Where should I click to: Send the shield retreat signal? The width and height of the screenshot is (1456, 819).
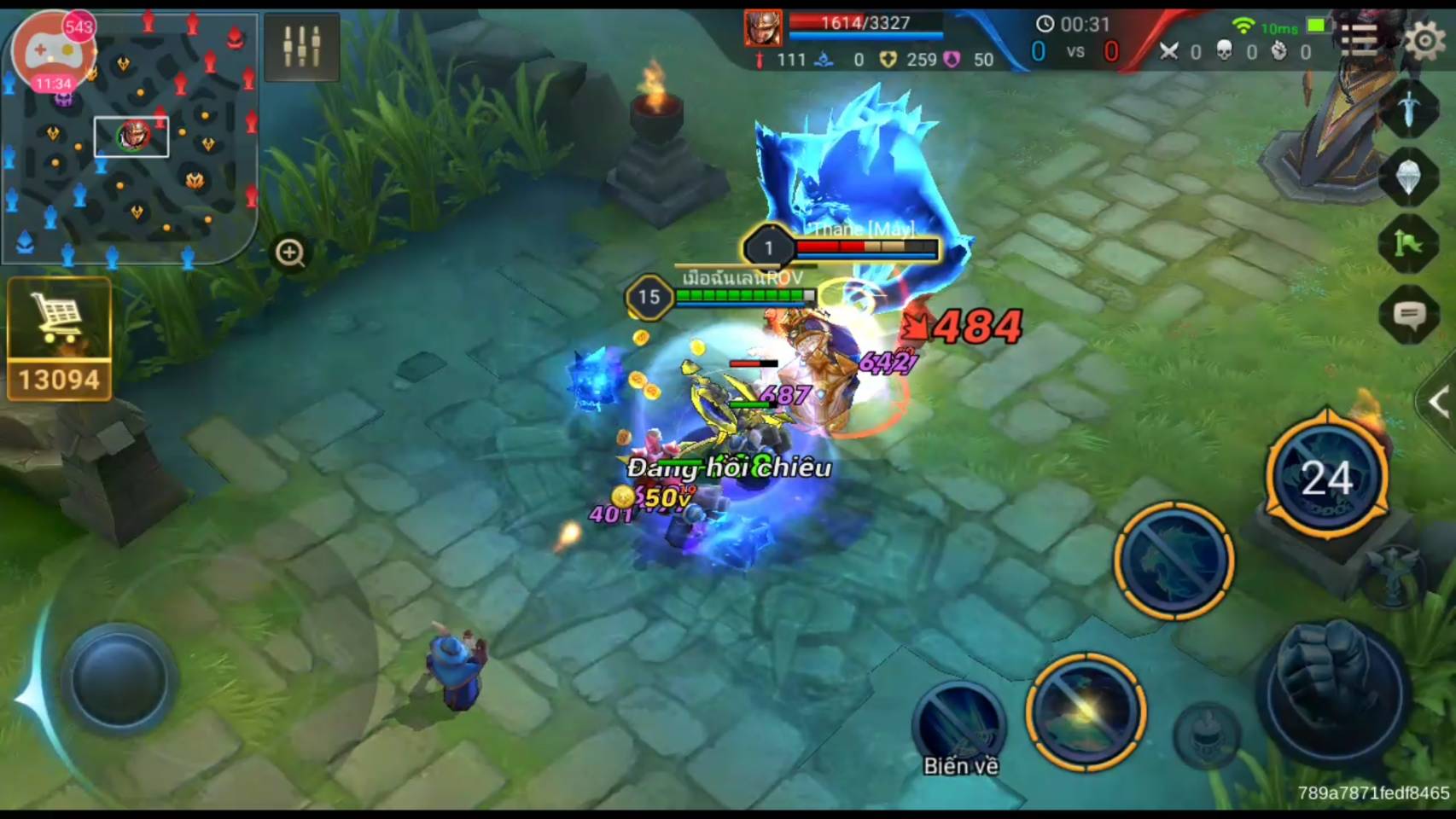point(1409,177)
